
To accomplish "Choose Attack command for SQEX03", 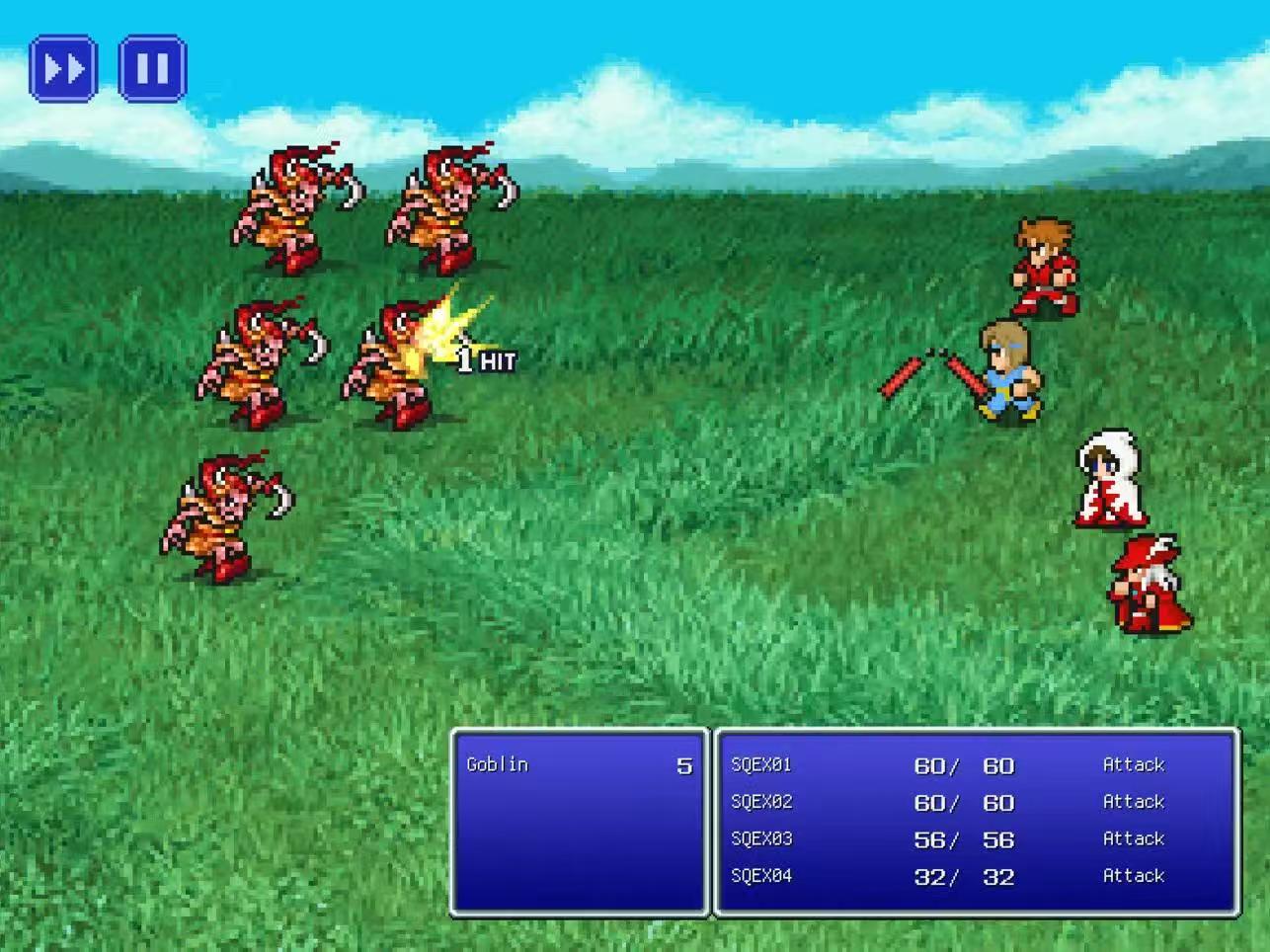I will (1133, 838).
